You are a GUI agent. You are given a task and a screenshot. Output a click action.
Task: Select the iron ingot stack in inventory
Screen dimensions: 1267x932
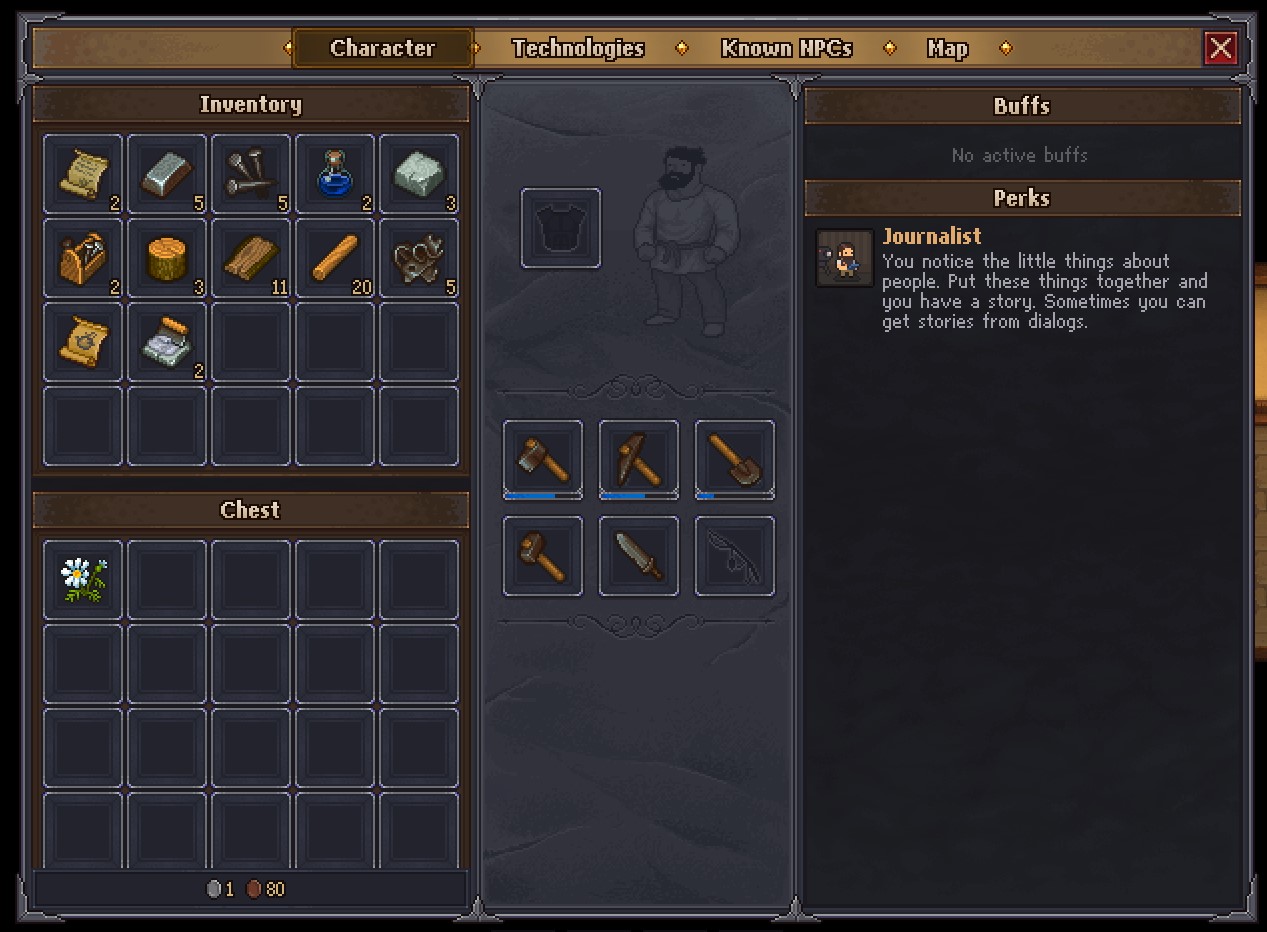[x=167, y=174]
